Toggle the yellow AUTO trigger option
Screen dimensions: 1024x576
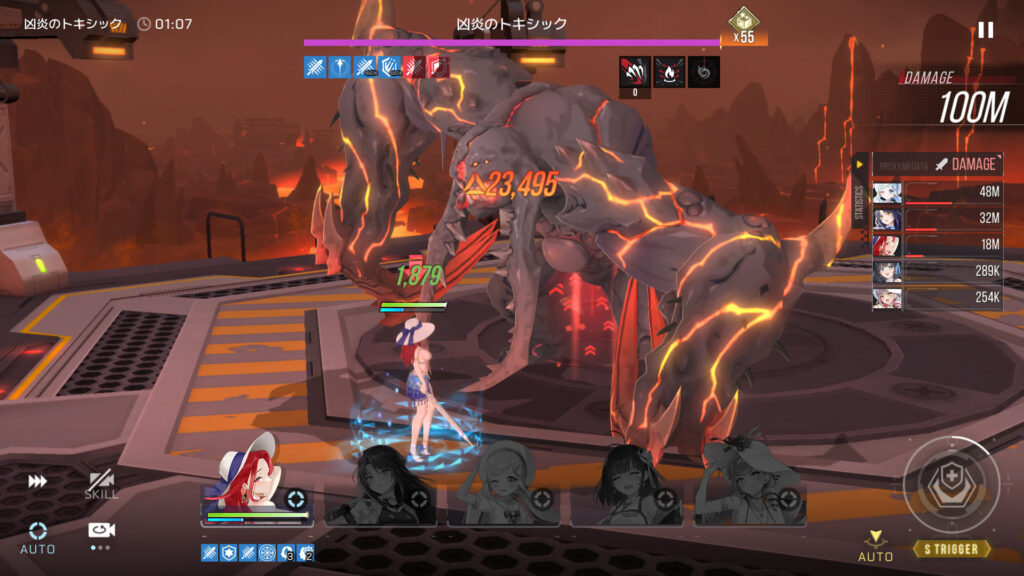point(876,546)
